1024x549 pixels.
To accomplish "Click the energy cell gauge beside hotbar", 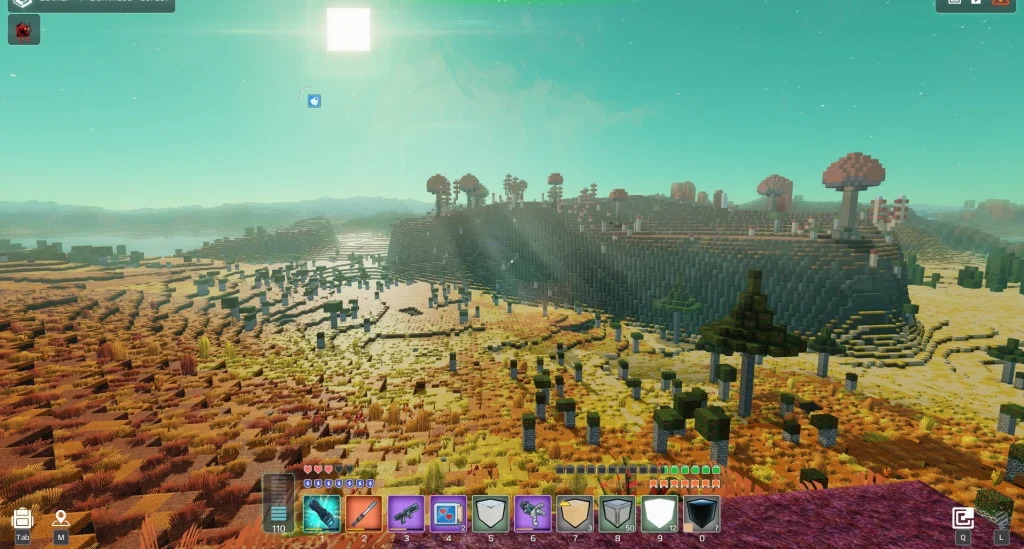I will tap(278, 503).
